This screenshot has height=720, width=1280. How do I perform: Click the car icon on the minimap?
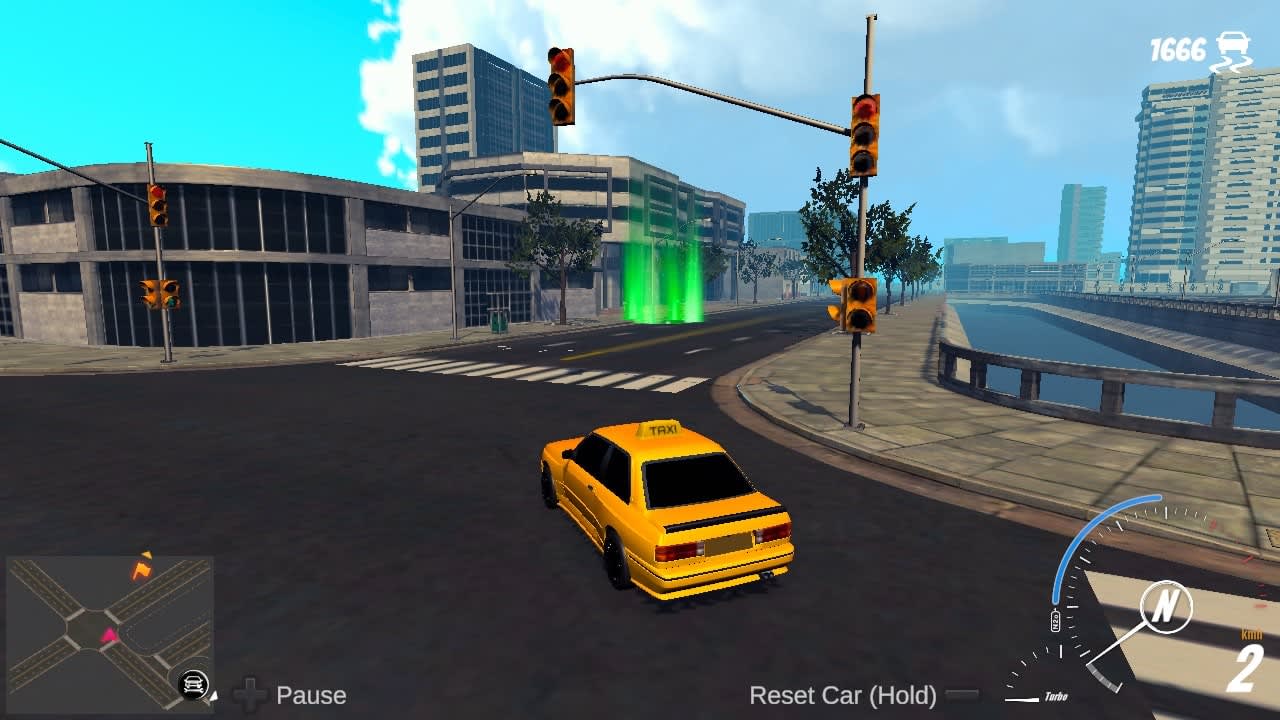(x=194, y=683)
